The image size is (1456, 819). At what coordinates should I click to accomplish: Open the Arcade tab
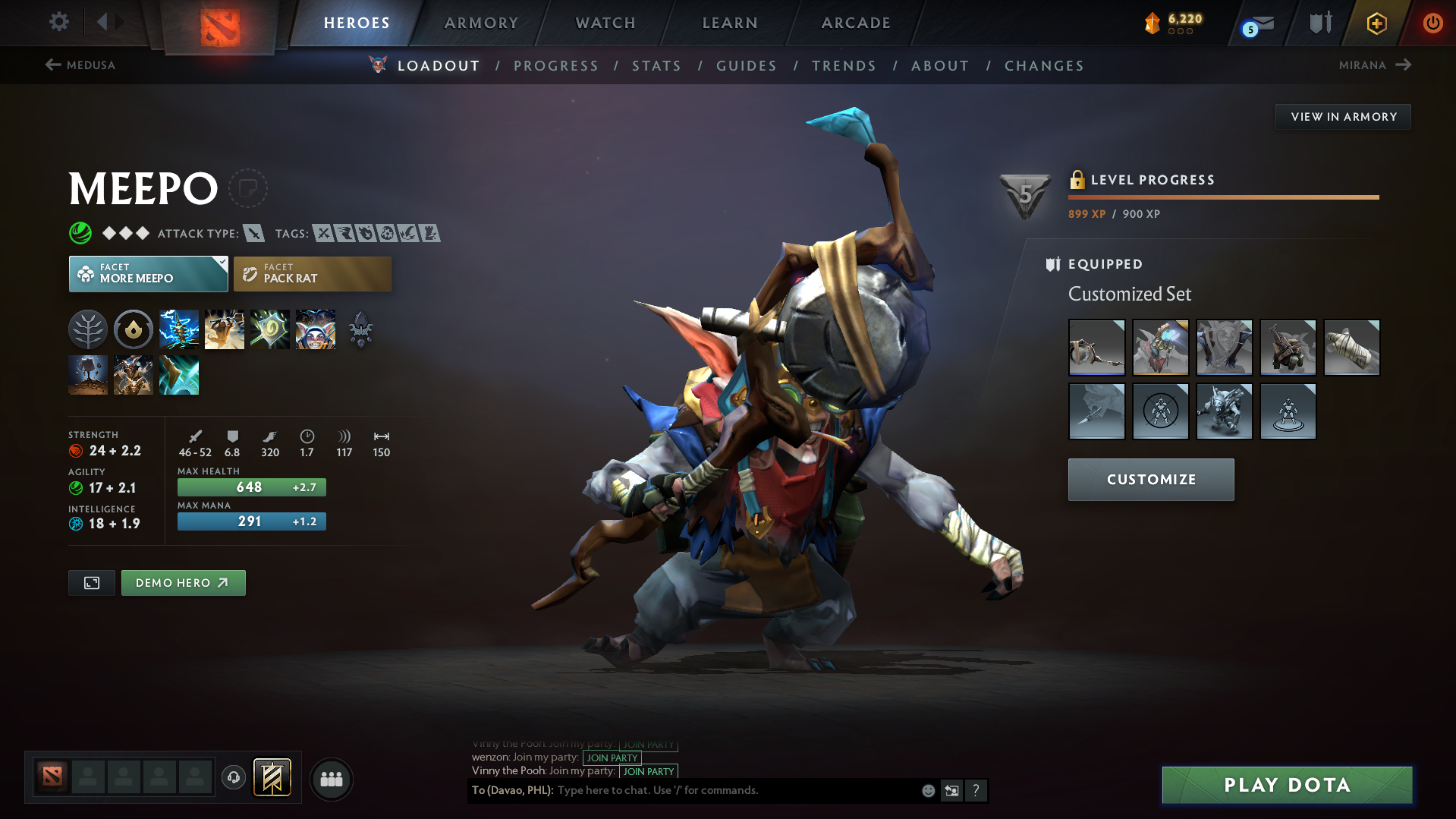[x=856, y=23]
